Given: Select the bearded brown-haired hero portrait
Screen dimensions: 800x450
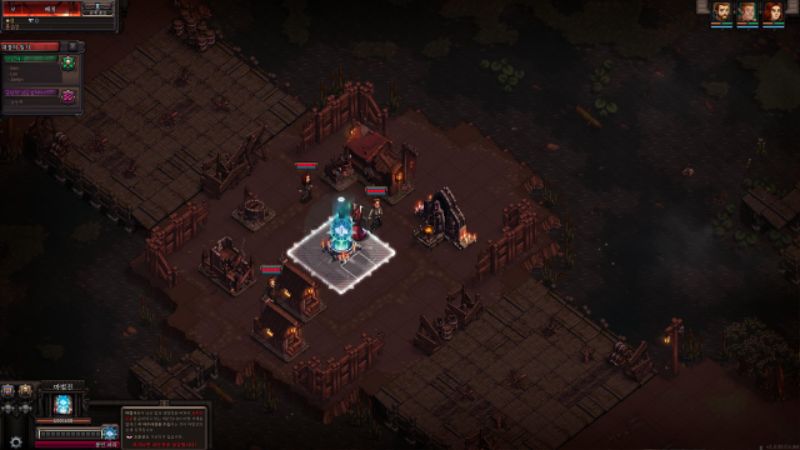Looking at the screenshot, I should (x=721, y=11).
